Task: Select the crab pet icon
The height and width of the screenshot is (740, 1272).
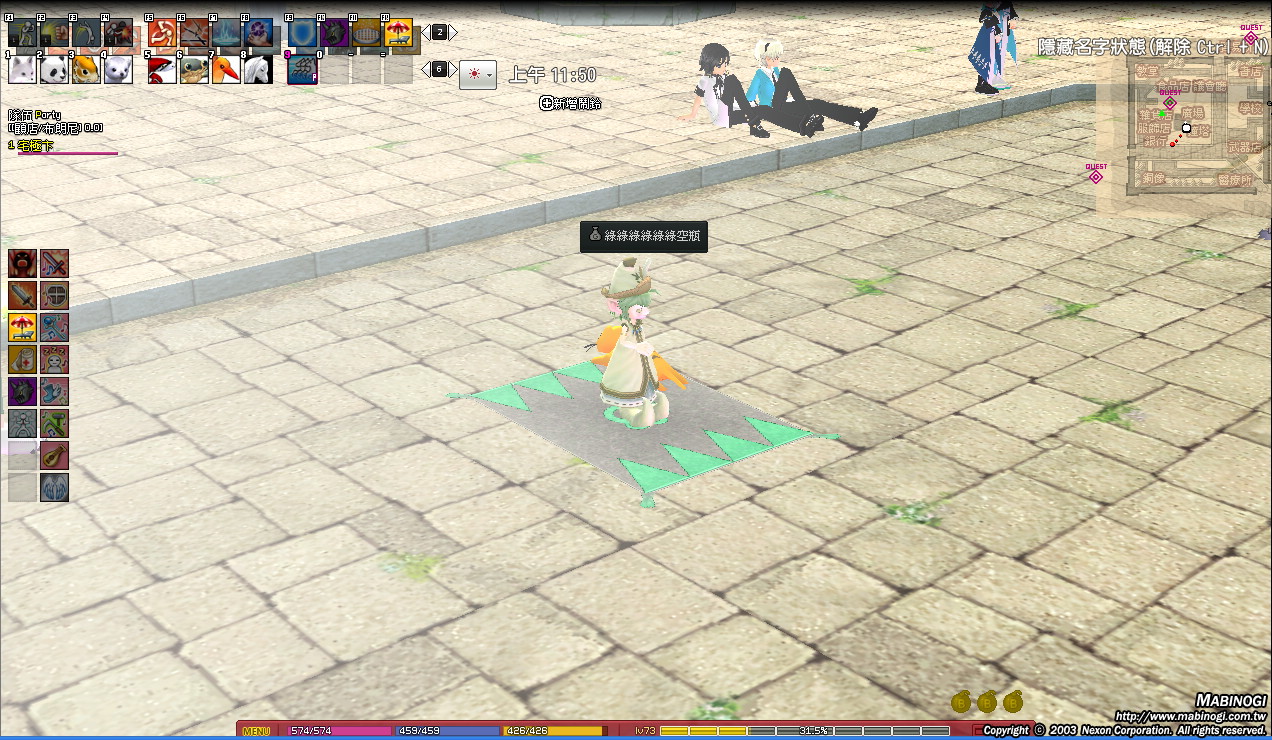Action: pos(194,69)
